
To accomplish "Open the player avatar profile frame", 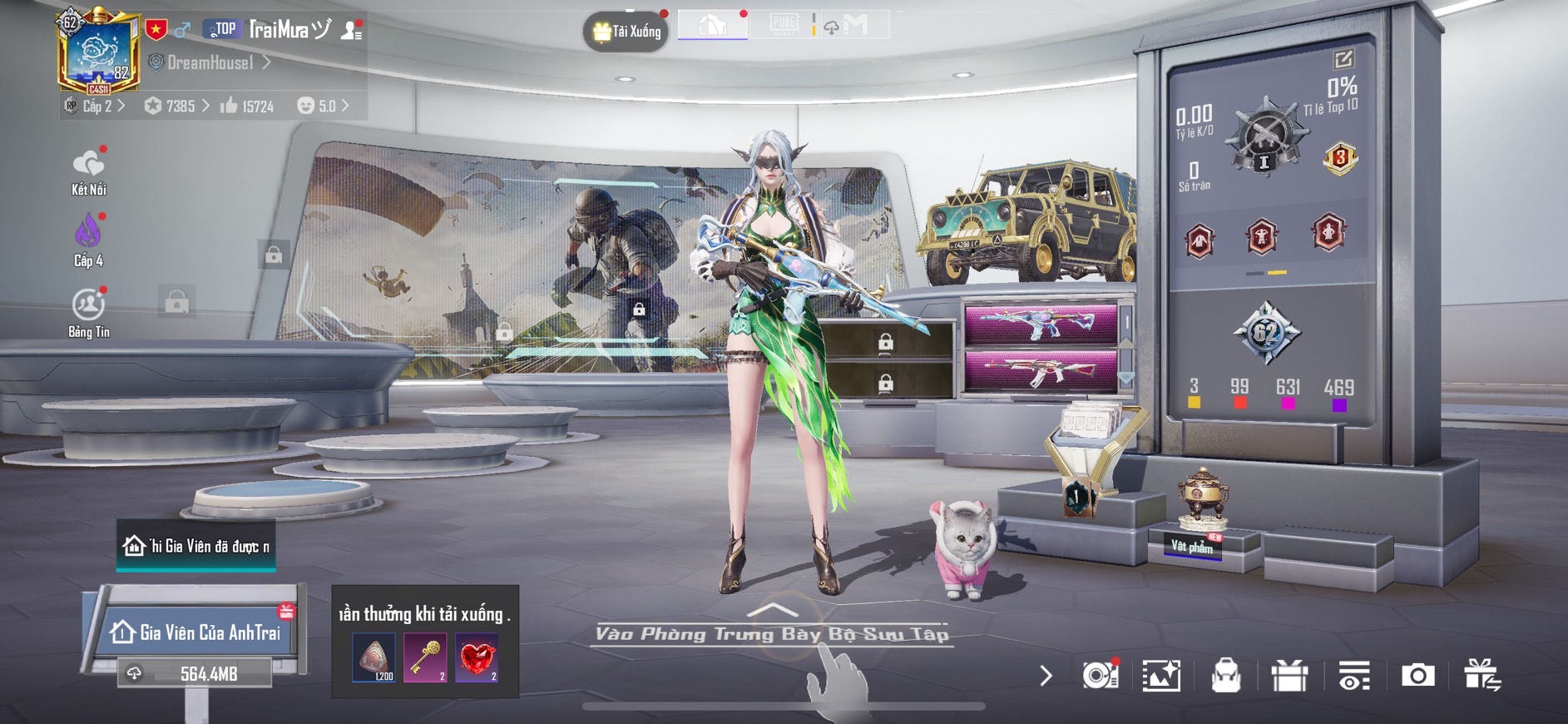I will tap(98, 52).
